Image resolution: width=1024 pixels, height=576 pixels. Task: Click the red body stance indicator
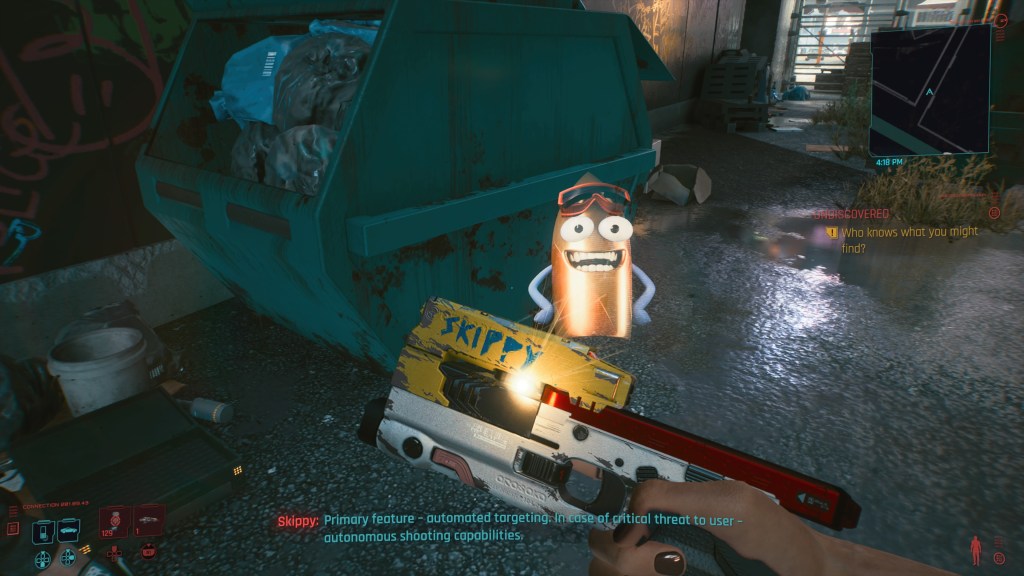pyautogui.click(x=975, y=550)
